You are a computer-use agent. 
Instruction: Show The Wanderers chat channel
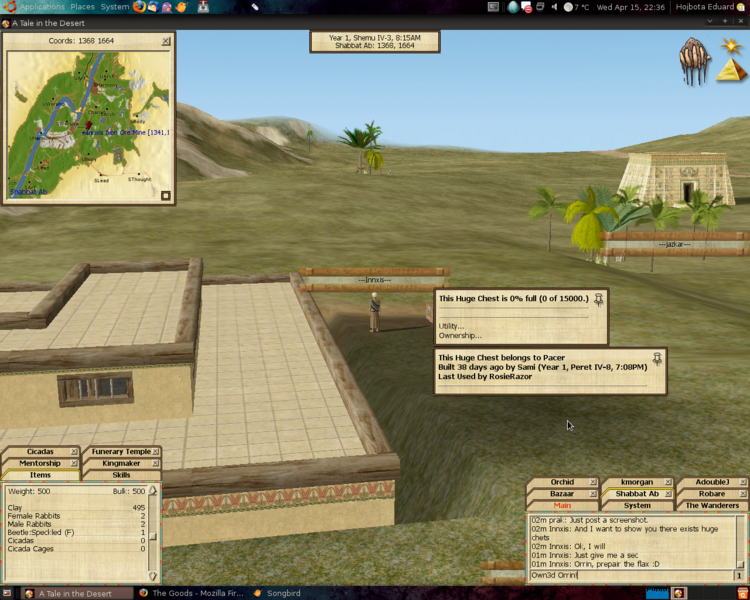pyautogui.click(x=712, y=506)
